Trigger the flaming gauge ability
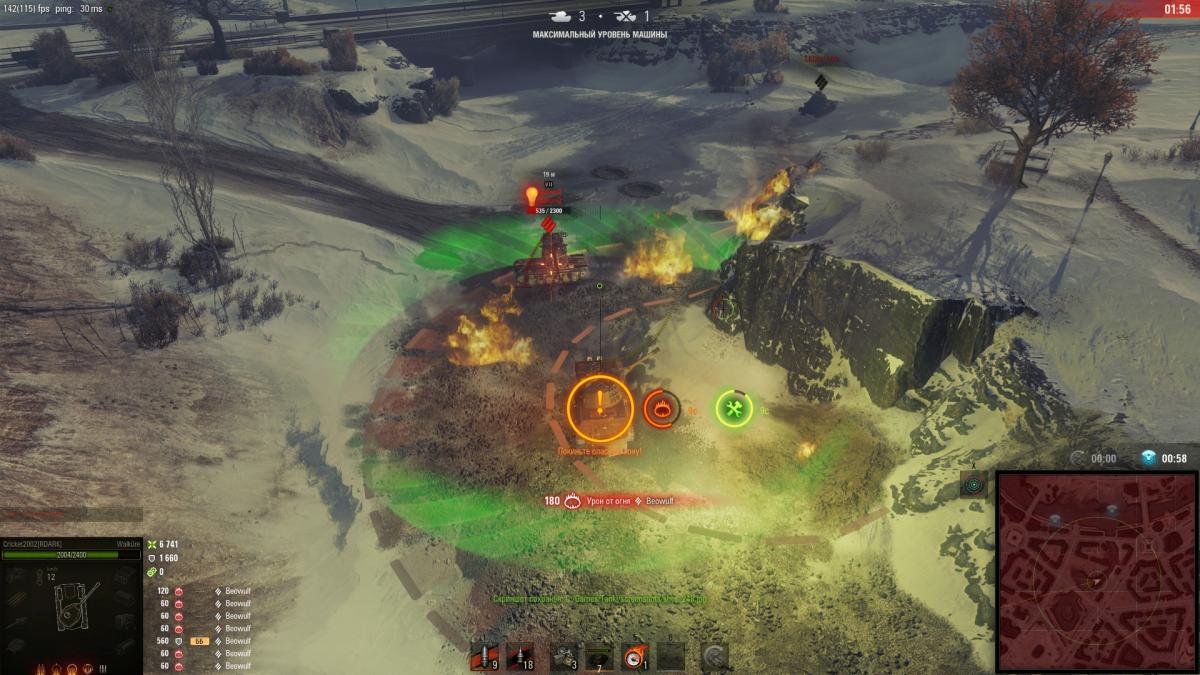 point(635,656)
